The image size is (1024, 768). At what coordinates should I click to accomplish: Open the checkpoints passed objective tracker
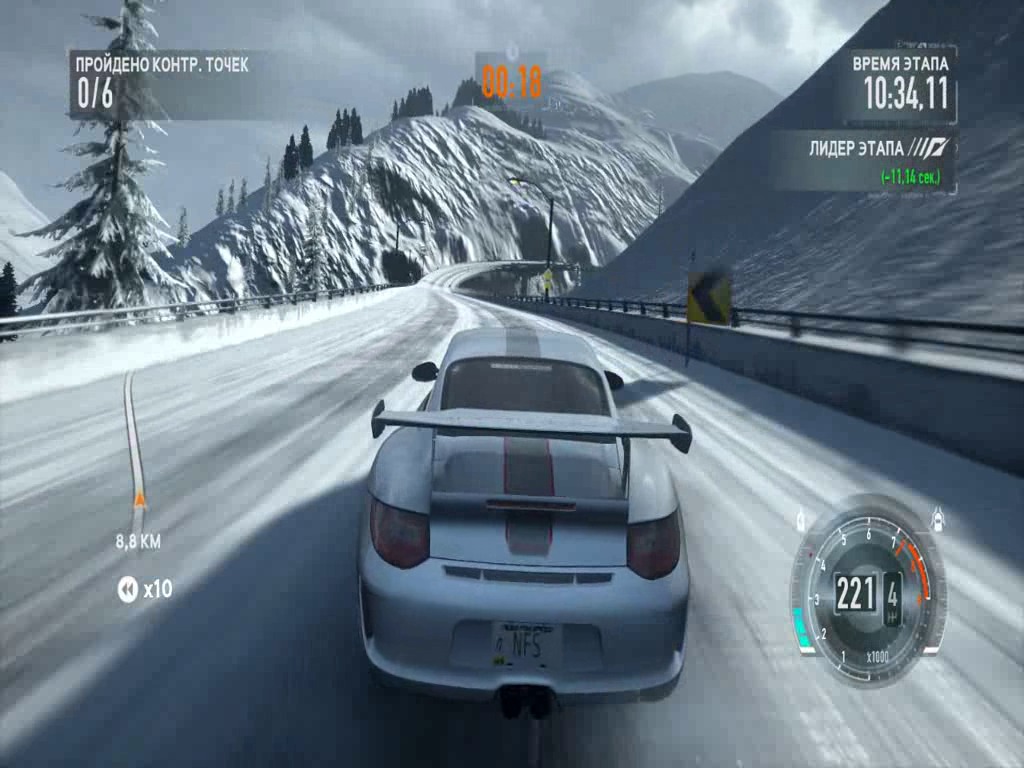tap(162, 83)
